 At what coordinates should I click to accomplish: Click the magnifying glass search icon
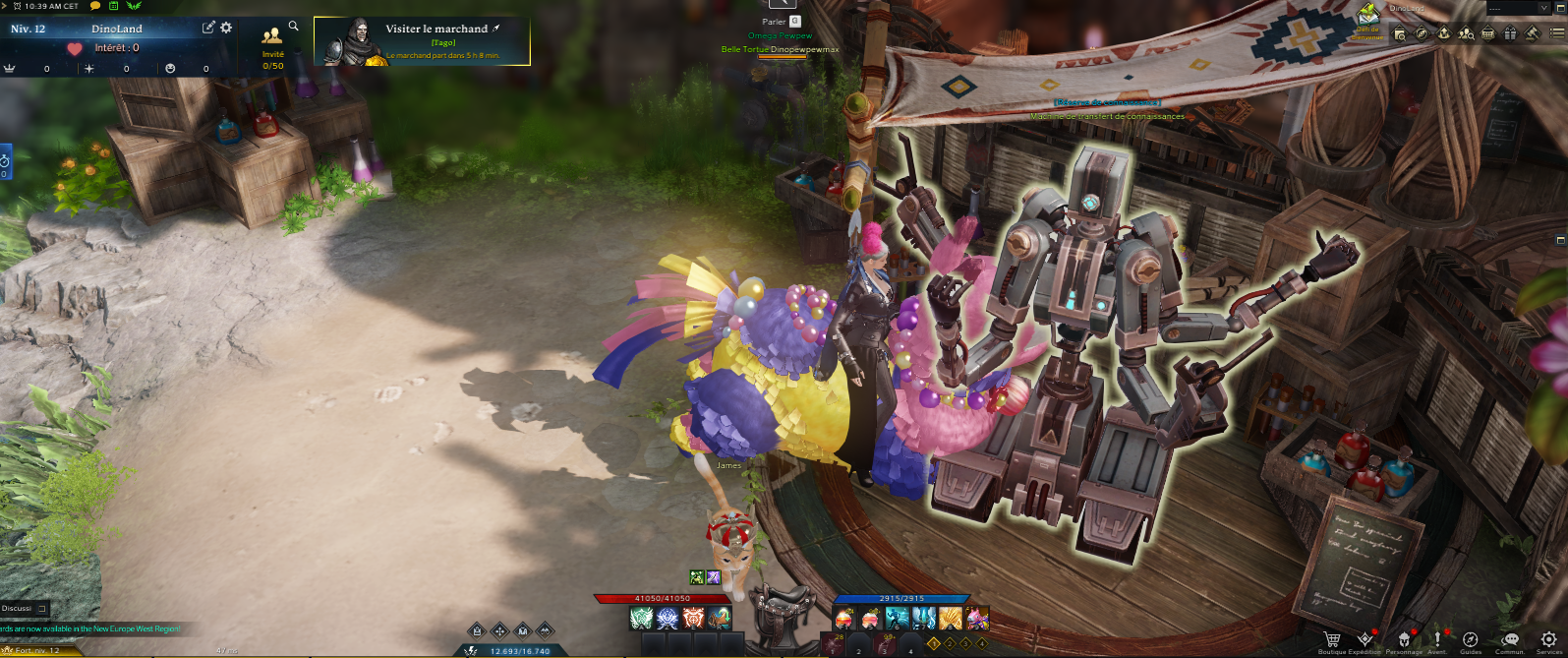pos(293,27)
